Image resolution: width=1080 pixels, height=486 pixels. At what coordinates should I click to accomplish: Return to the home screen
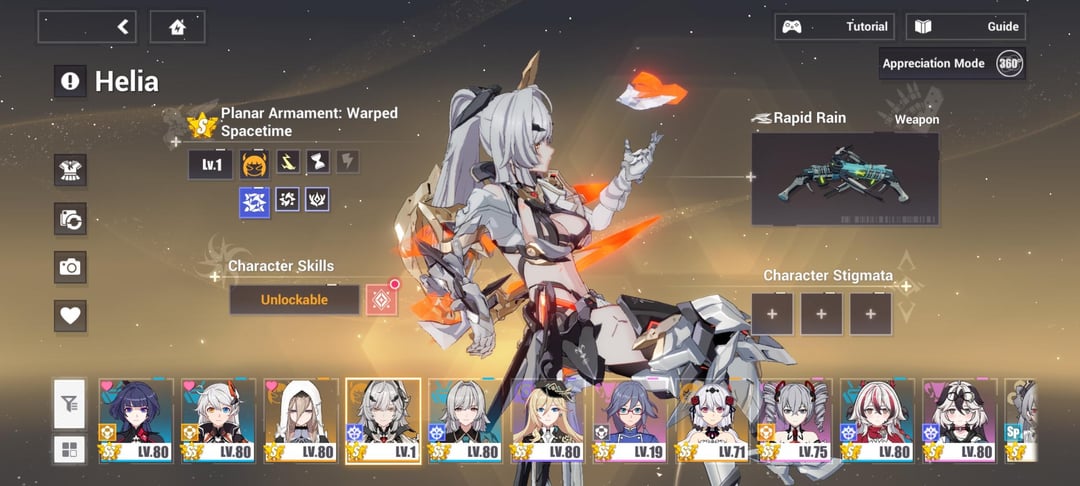178,27
